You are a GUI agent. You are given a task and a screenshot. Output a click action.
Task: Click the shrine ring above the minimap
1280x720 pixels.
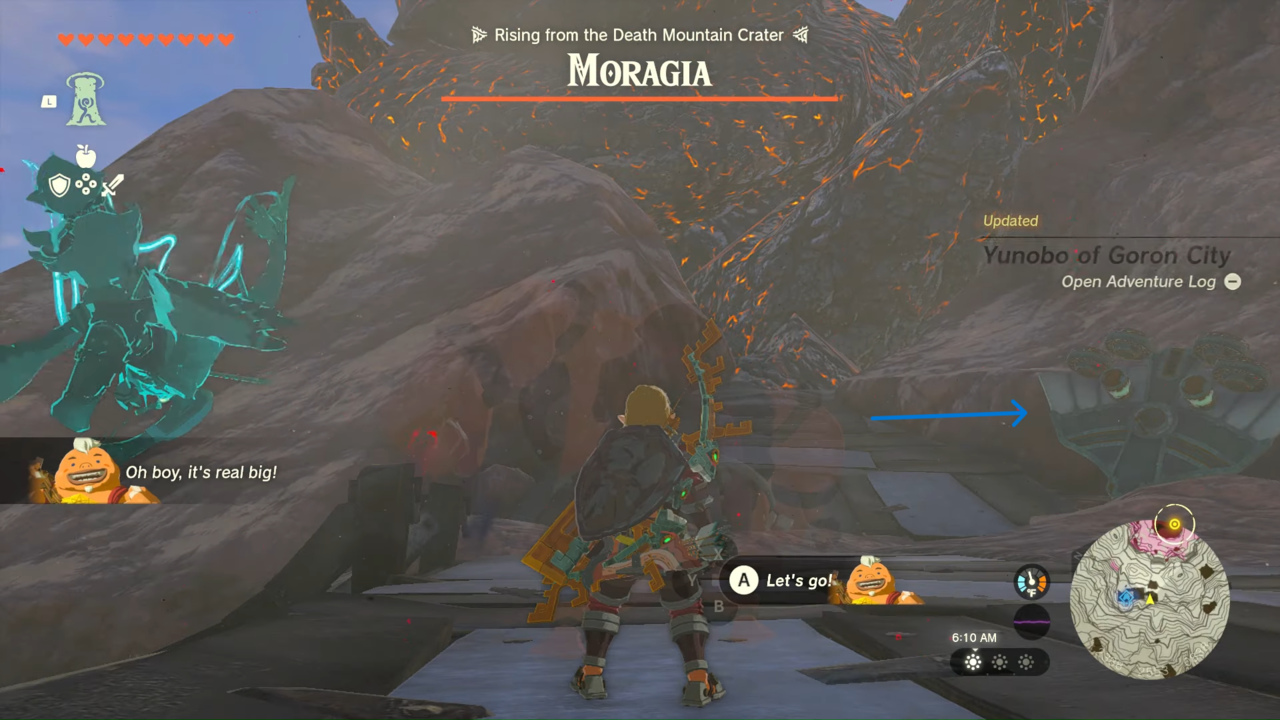click(x=1174, y=522)
